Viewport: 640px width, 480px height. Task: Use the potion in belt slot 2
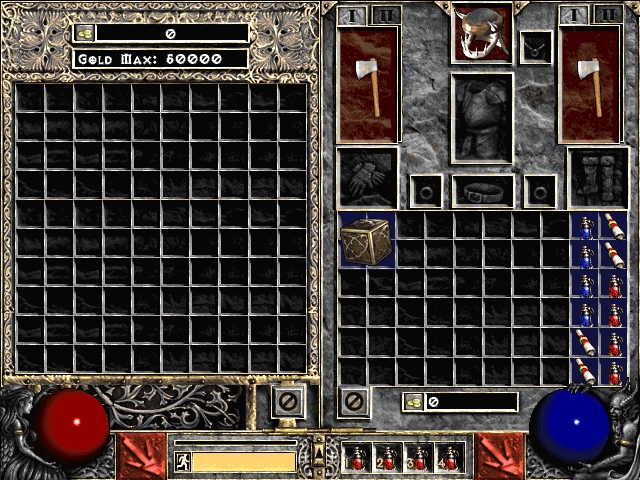coord(388,457)
